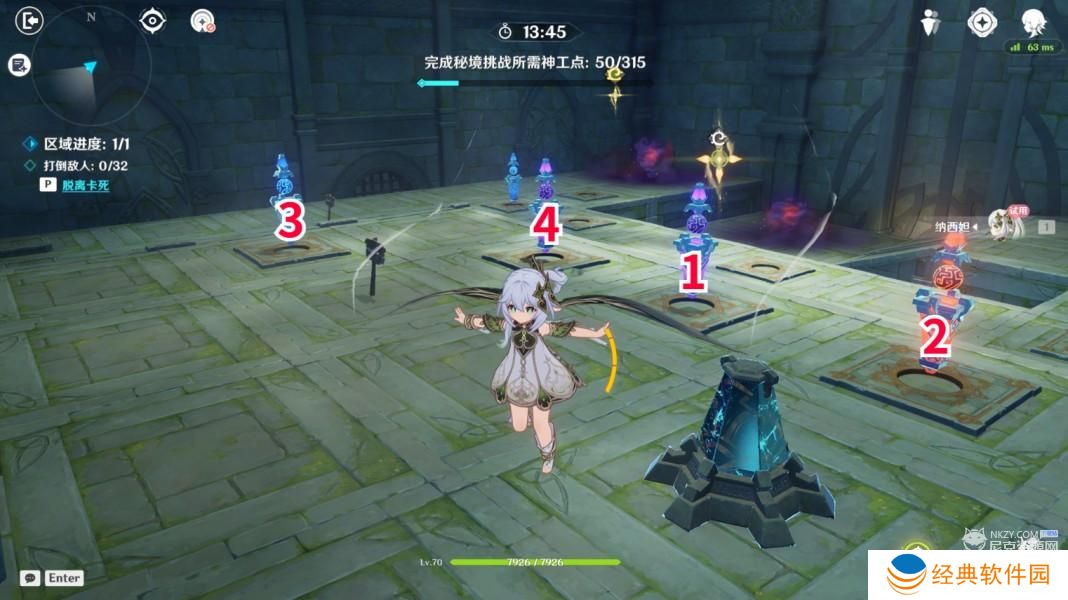Click the radar icon with red badge
This screenshot has width=1068, height=600.
pyautogui.click(x=203, y=21)
